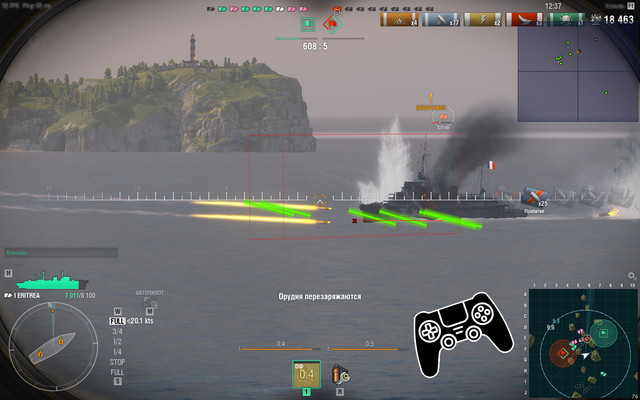Select the HE shell ammo slot

(x=306, y=374)
